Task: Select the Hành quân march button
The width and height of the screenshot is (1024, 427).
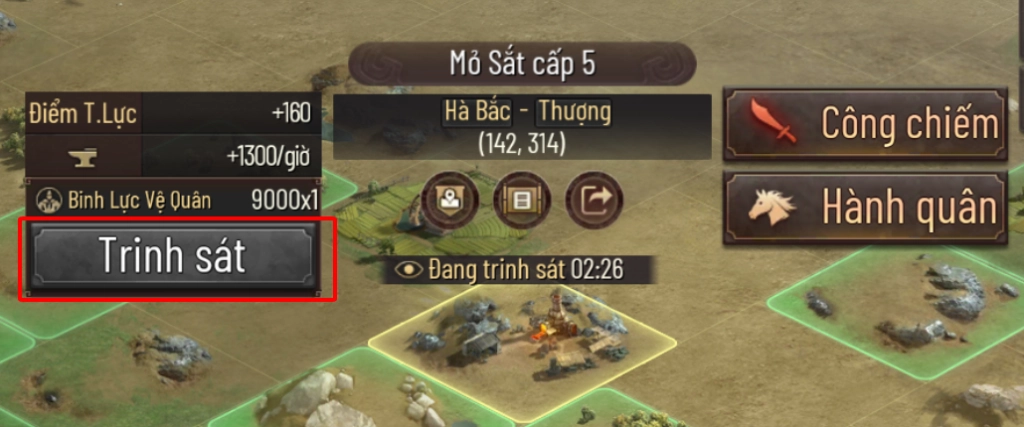Action: coord(865,207)
